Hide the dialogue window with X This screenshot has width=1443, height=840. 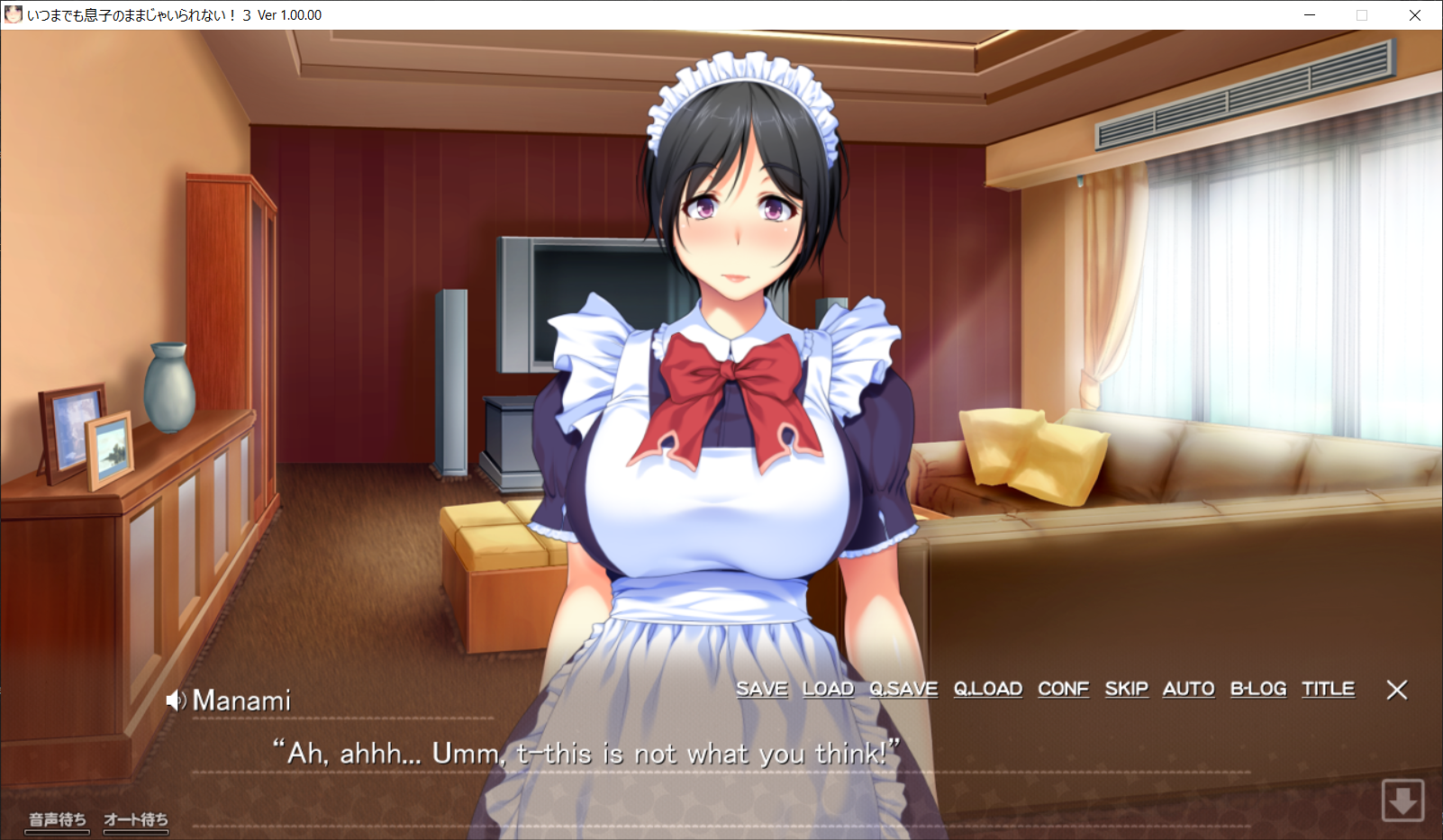click(x=1396, y=690)
